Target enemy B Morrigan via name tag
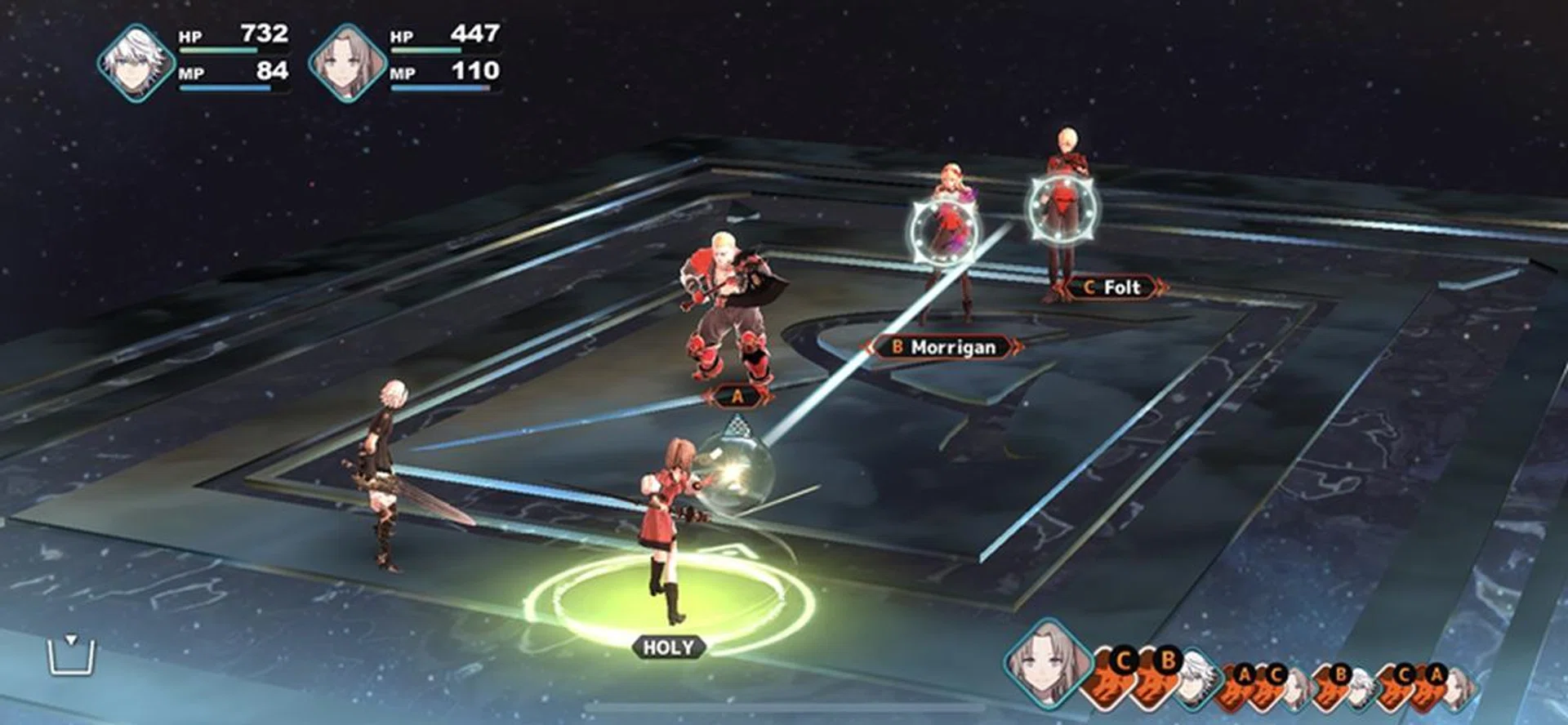Image resolution: width=1568 pixels, height=725 pixels. click(x=944, y=347)
